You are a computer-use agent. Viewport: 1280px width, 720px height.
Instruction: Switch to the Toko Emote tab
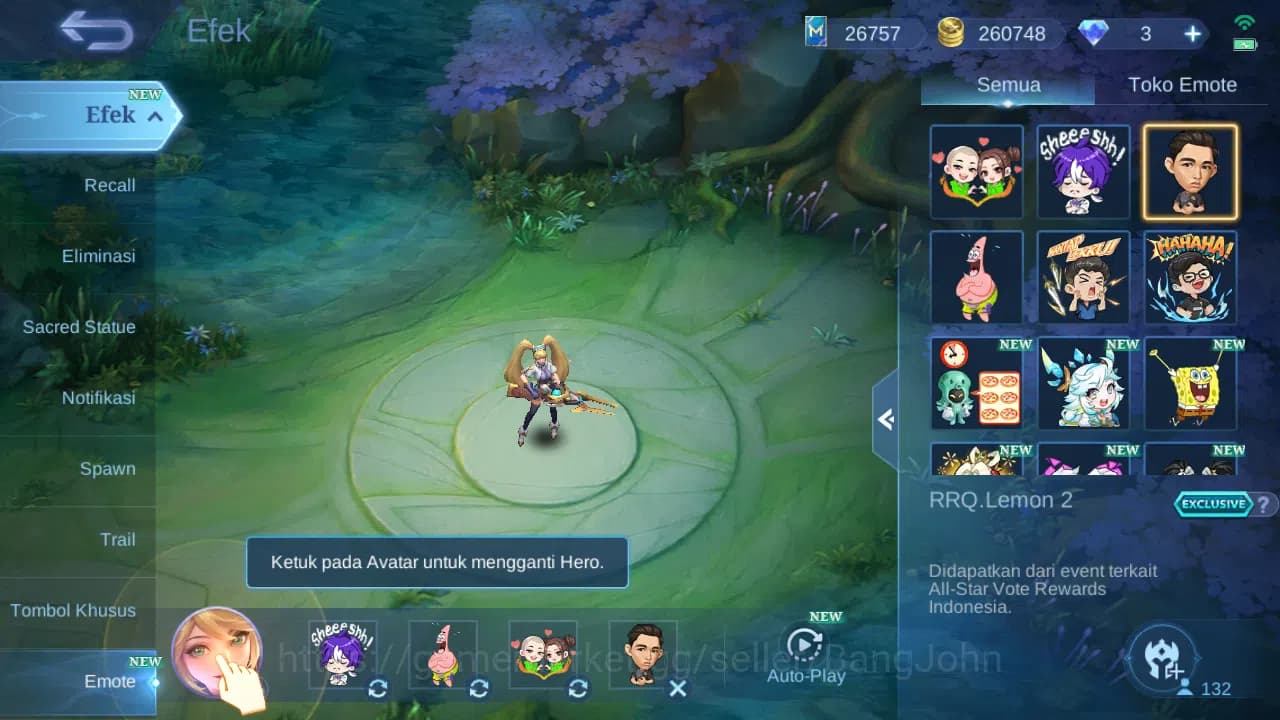[x=1183, y=84]
